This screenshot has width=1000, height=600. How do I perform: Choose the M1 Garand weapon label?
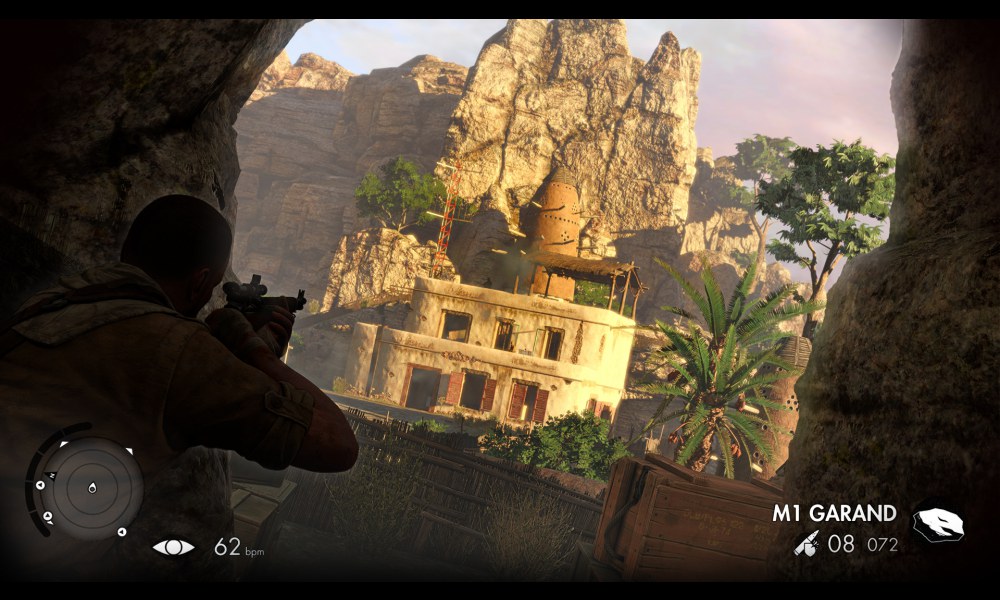pyautogui.click(x=834, y=514)
